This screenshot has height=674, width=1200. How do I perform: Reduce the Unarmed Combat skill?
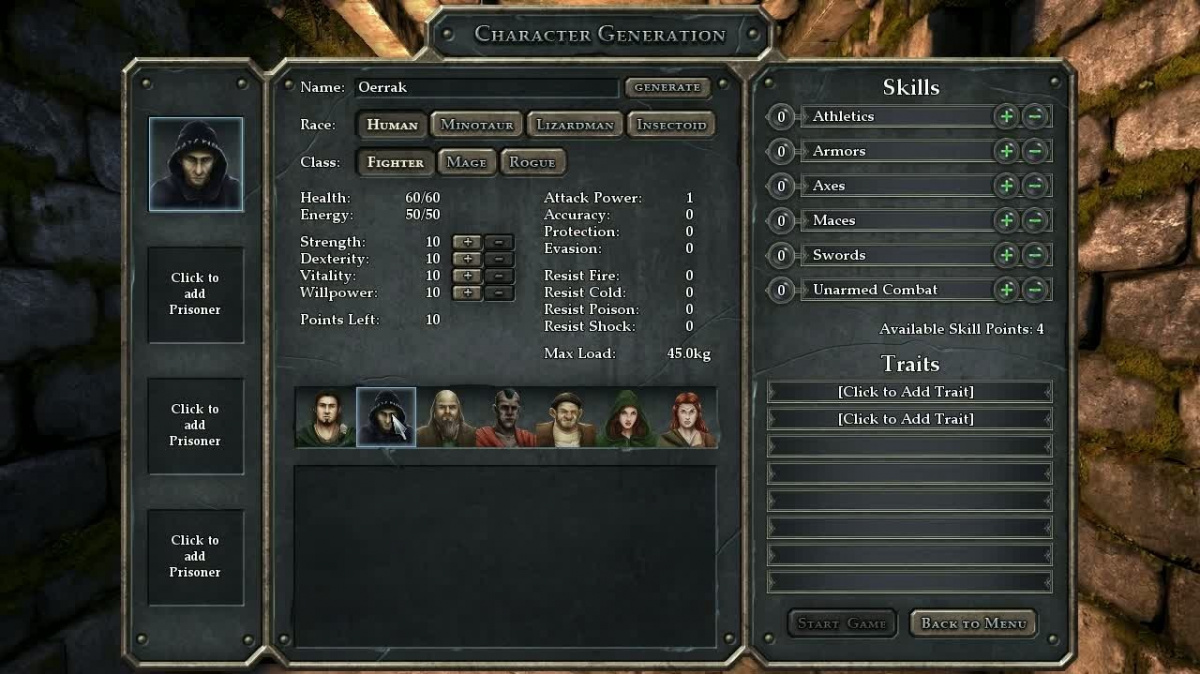[x=1036, y=290]
